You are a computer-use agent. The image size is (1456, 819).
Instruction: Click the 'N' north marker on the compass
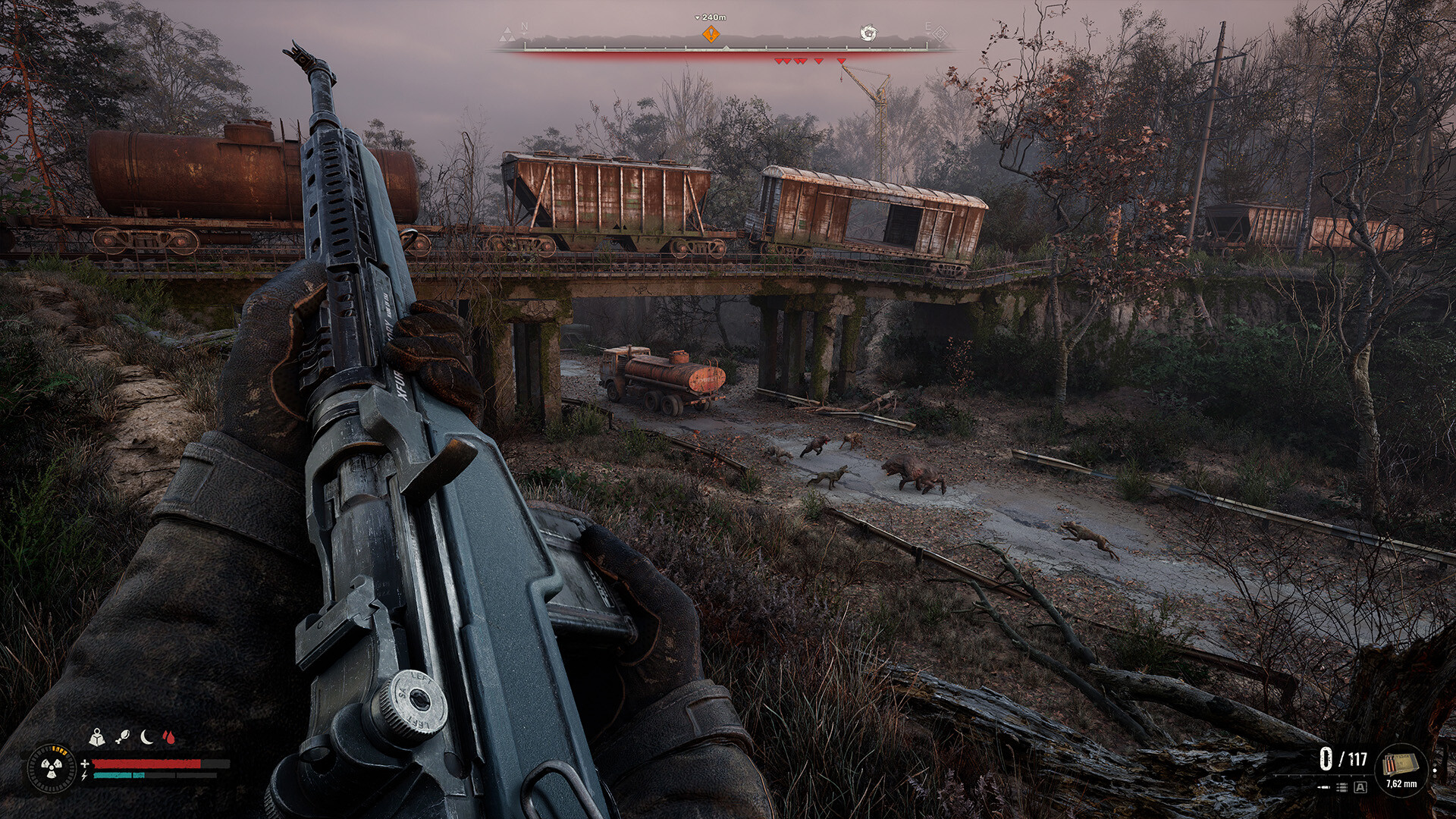[x=523, y=25]
